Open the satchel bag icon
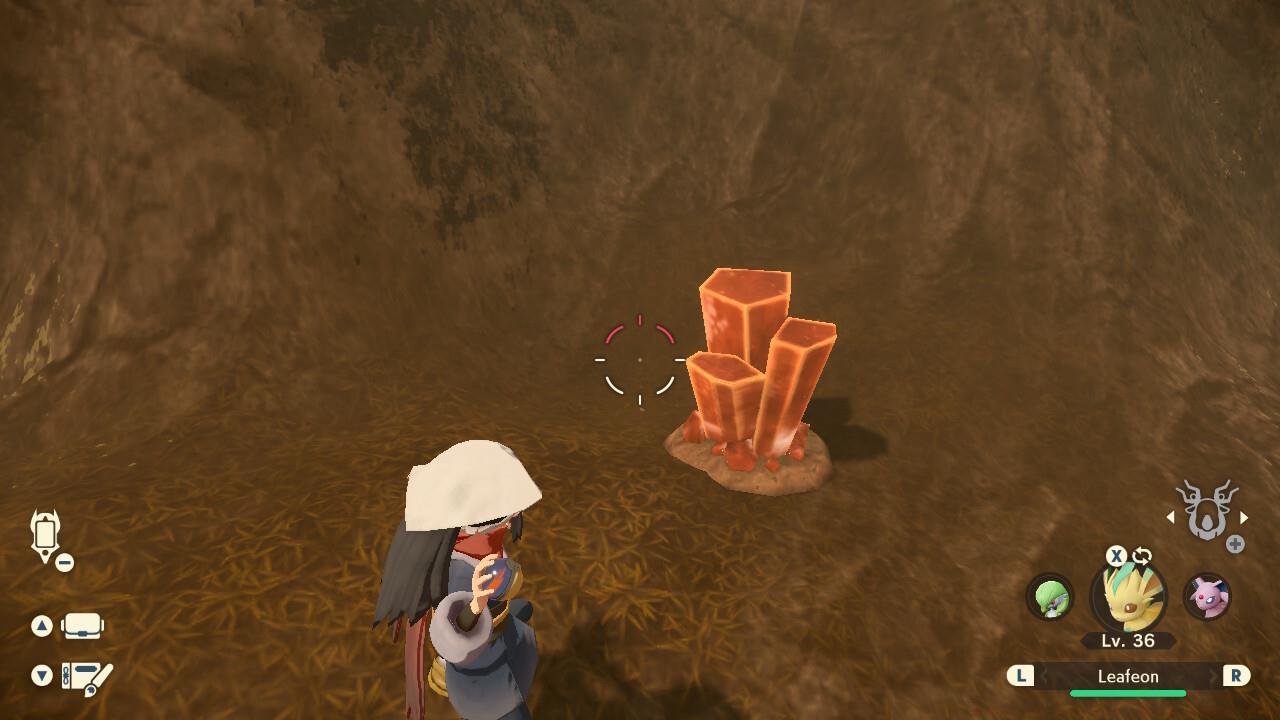 point(82,627)
